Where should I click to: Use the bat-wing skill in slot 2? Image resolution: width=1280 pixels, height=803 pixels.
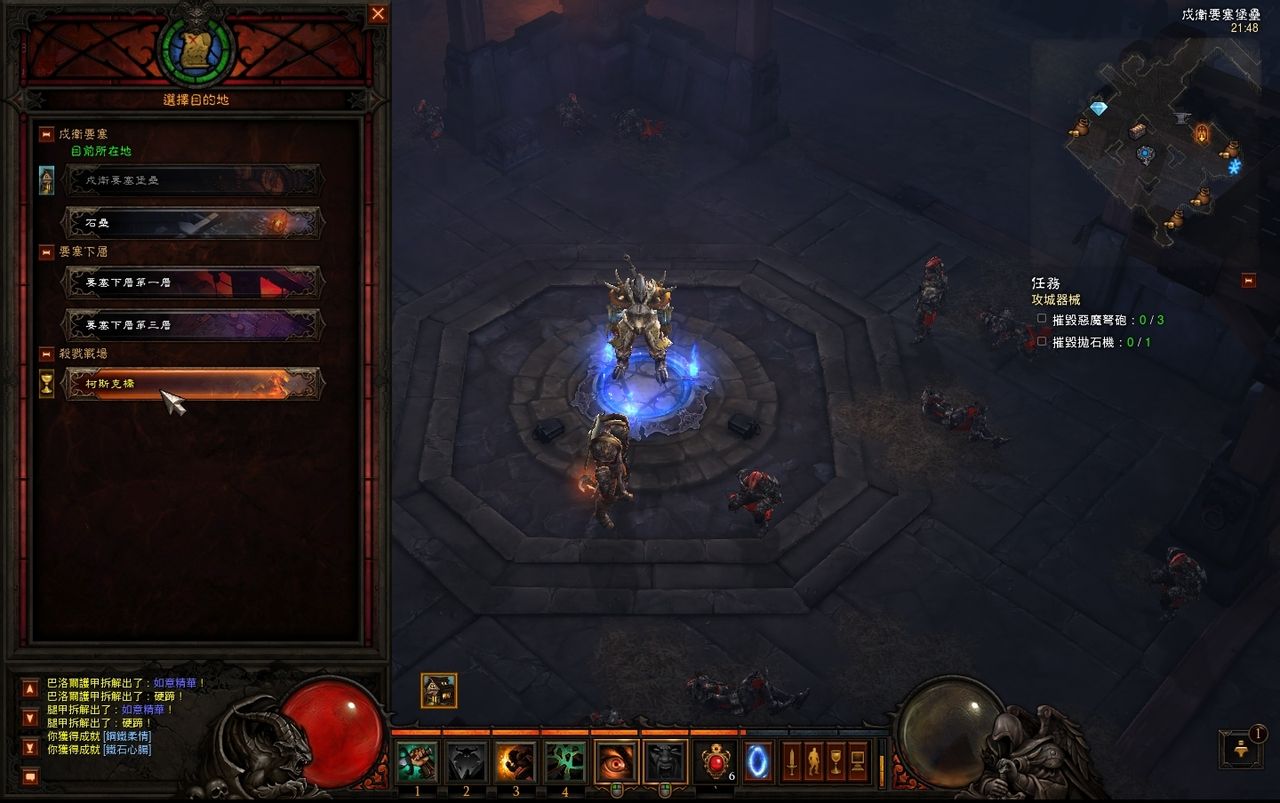coord(466,762)
